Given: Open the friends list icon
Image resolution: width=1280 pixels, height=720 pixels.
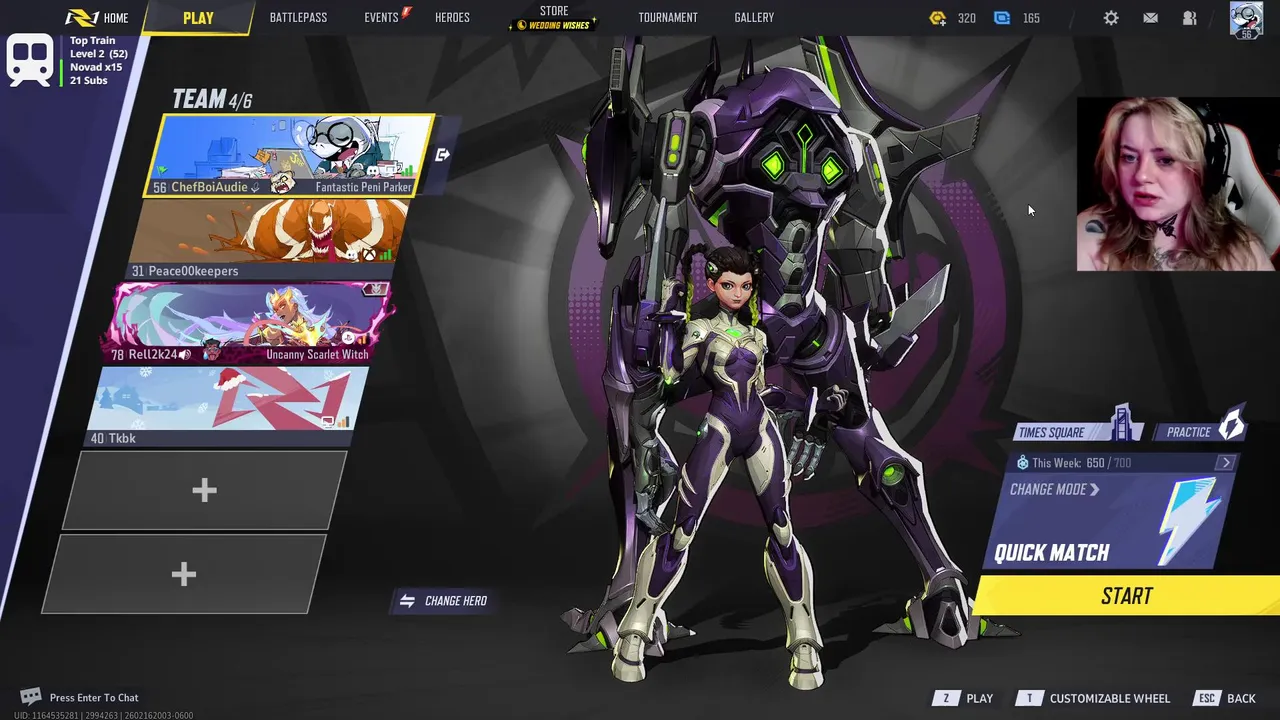Looking at the screenshot, I should click(1190, 18).
